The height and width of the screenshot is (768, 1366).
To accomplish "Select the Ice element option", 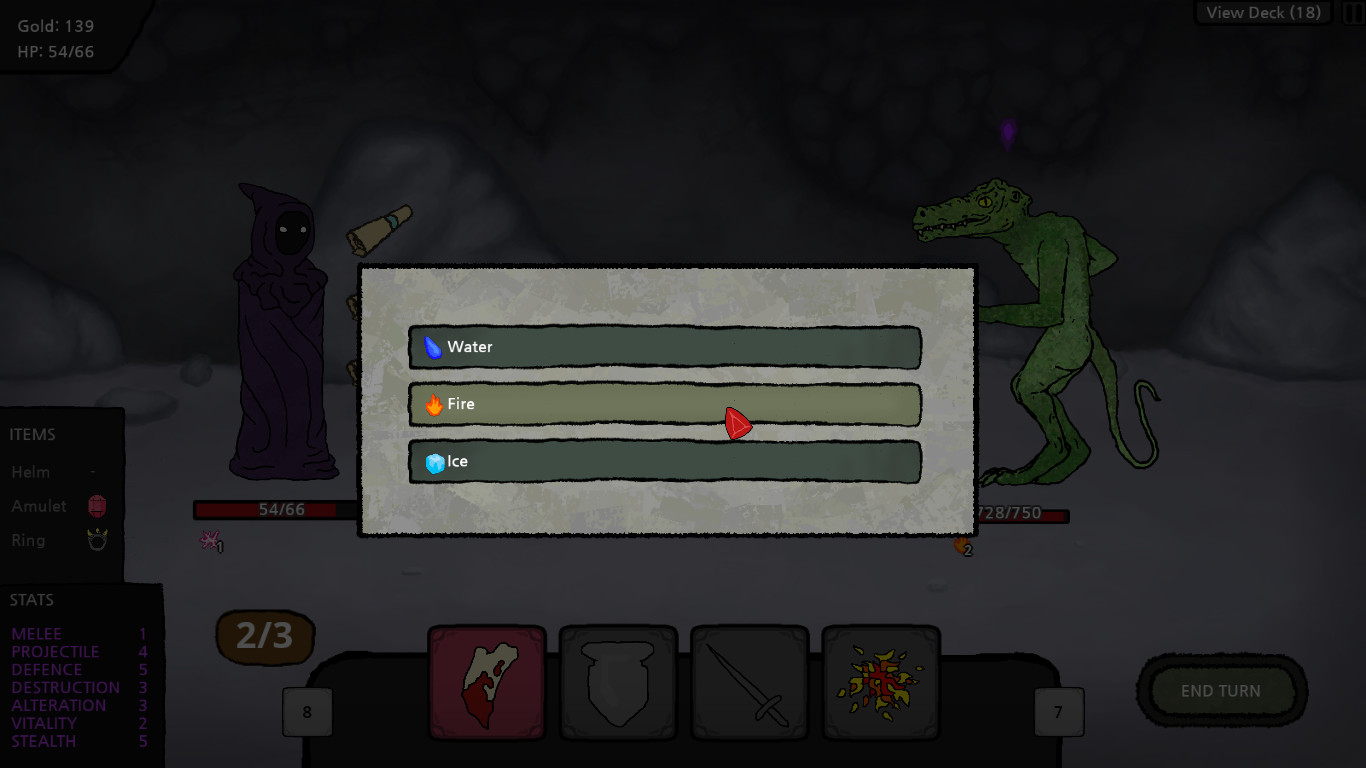I will [x=665, y=461].
